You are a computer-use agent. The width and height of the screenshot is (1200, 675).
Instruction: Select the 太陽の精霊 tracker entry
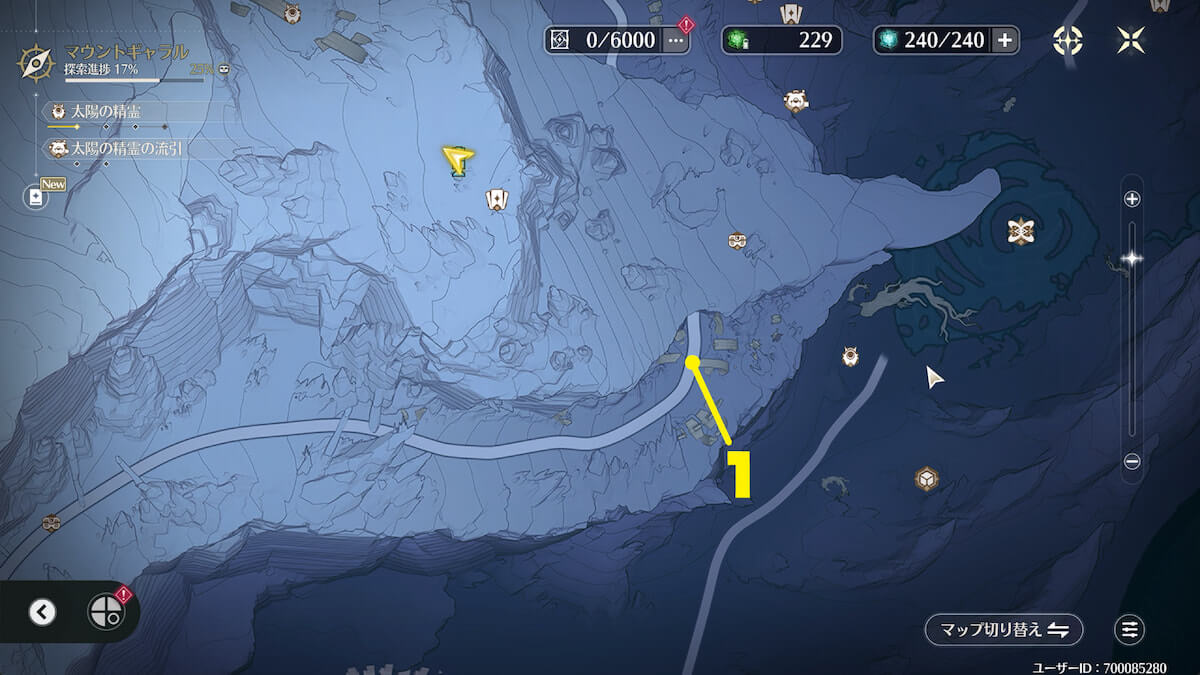pyautogui.click(x=105, y=111)
